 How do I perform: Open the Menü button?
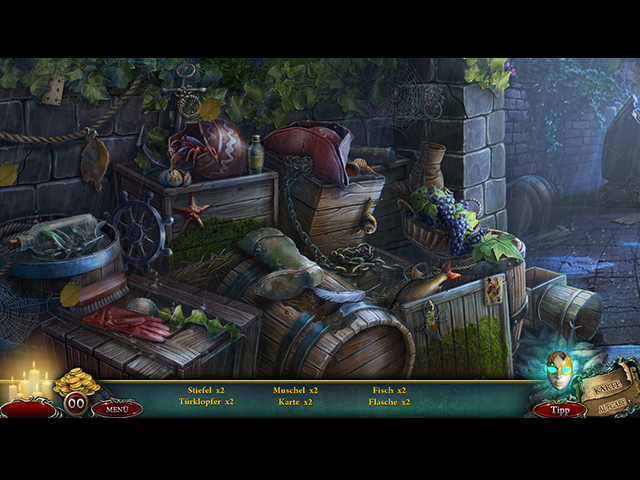(x=117, y=408)
